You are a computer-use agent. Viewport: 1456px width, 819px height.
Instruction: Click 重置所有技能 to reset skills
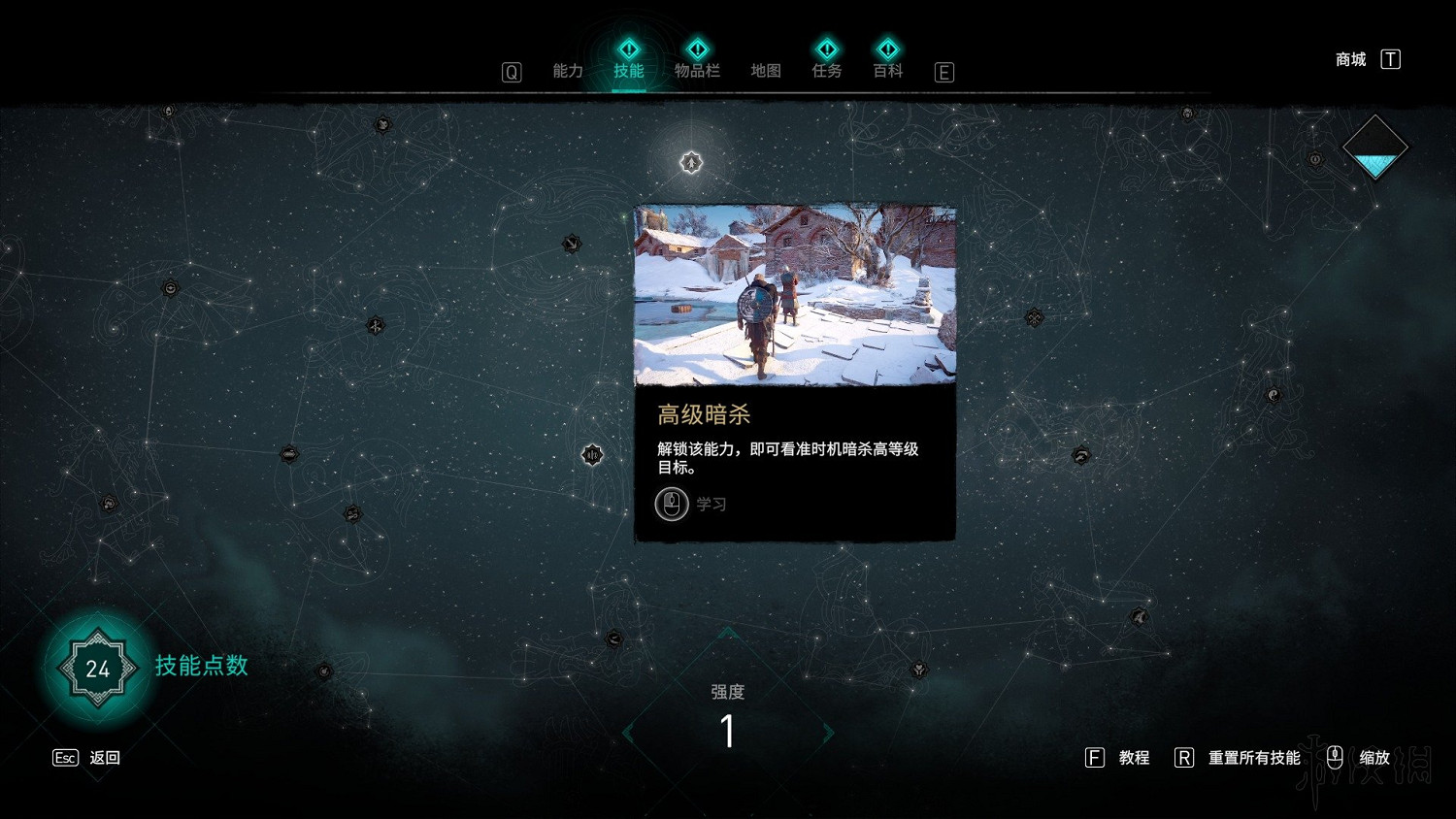tap(1253, 758)
